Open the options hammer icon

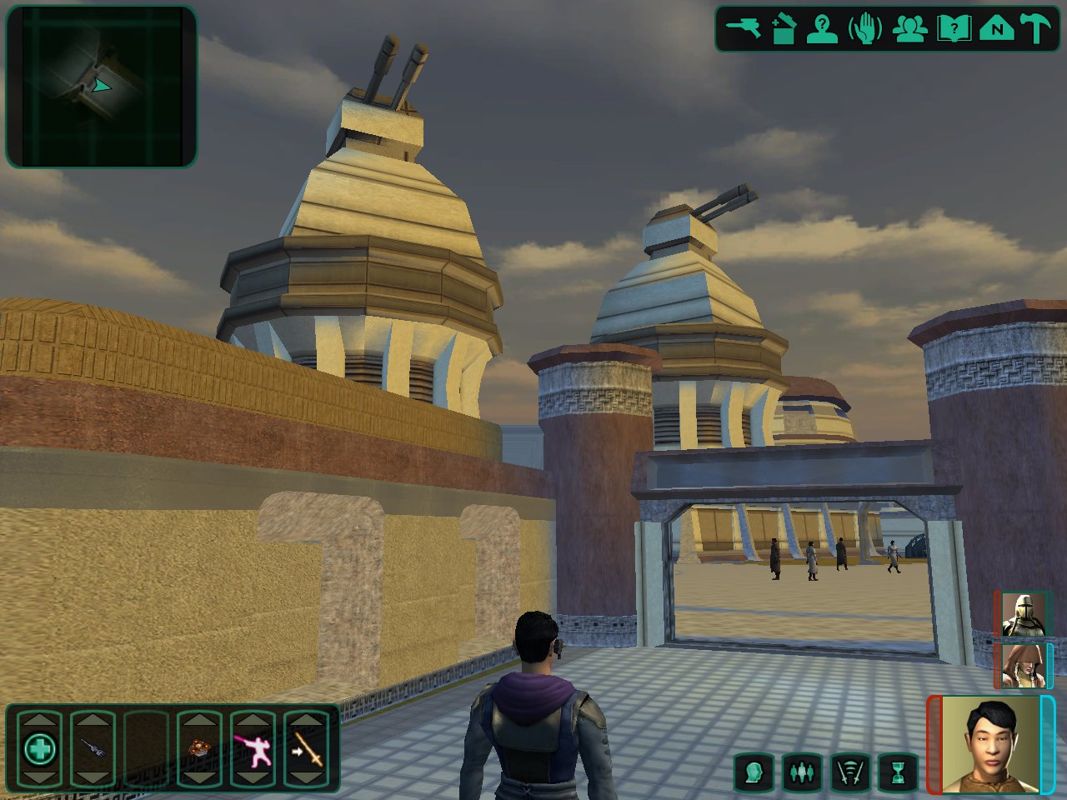tap(1036, 29)
